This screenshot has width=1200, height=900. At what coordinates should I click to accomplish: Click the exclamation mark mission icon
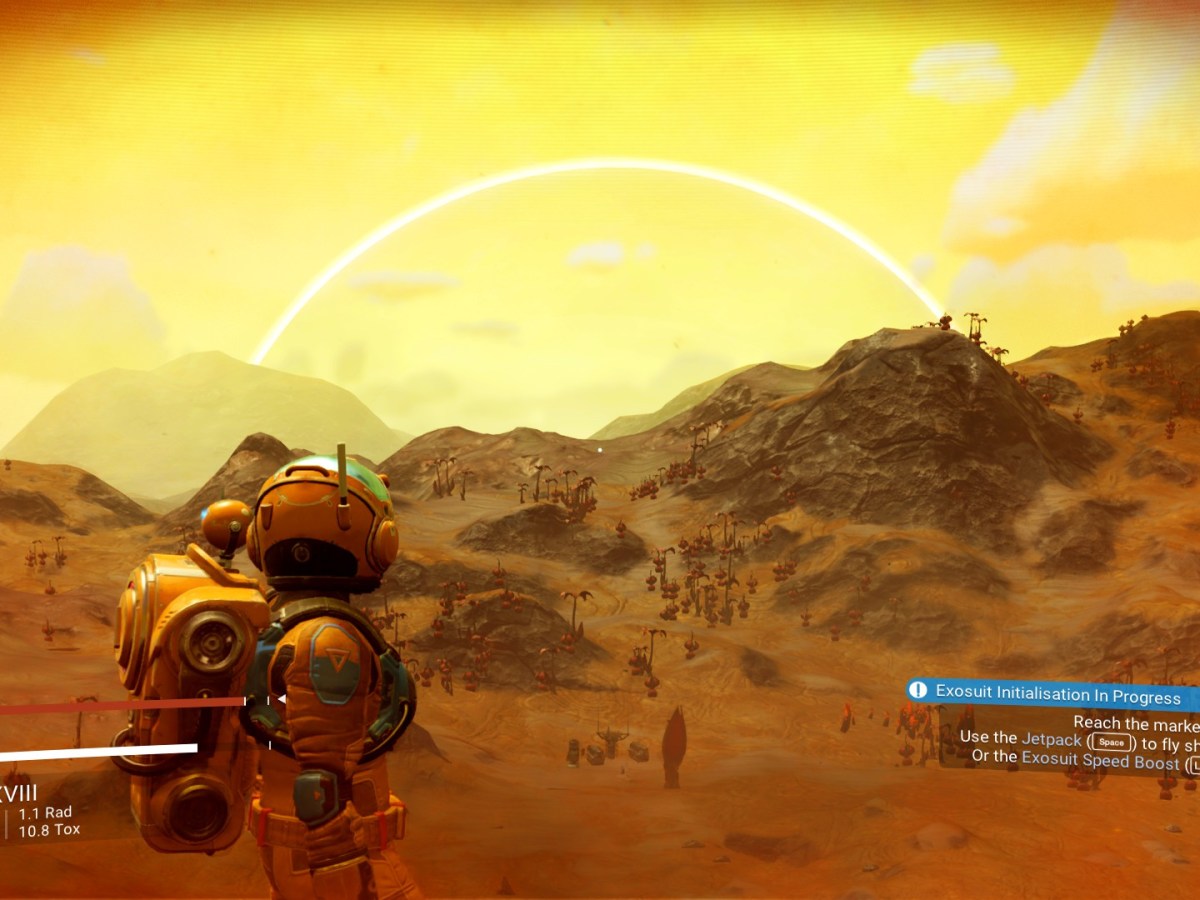point(919,691)
